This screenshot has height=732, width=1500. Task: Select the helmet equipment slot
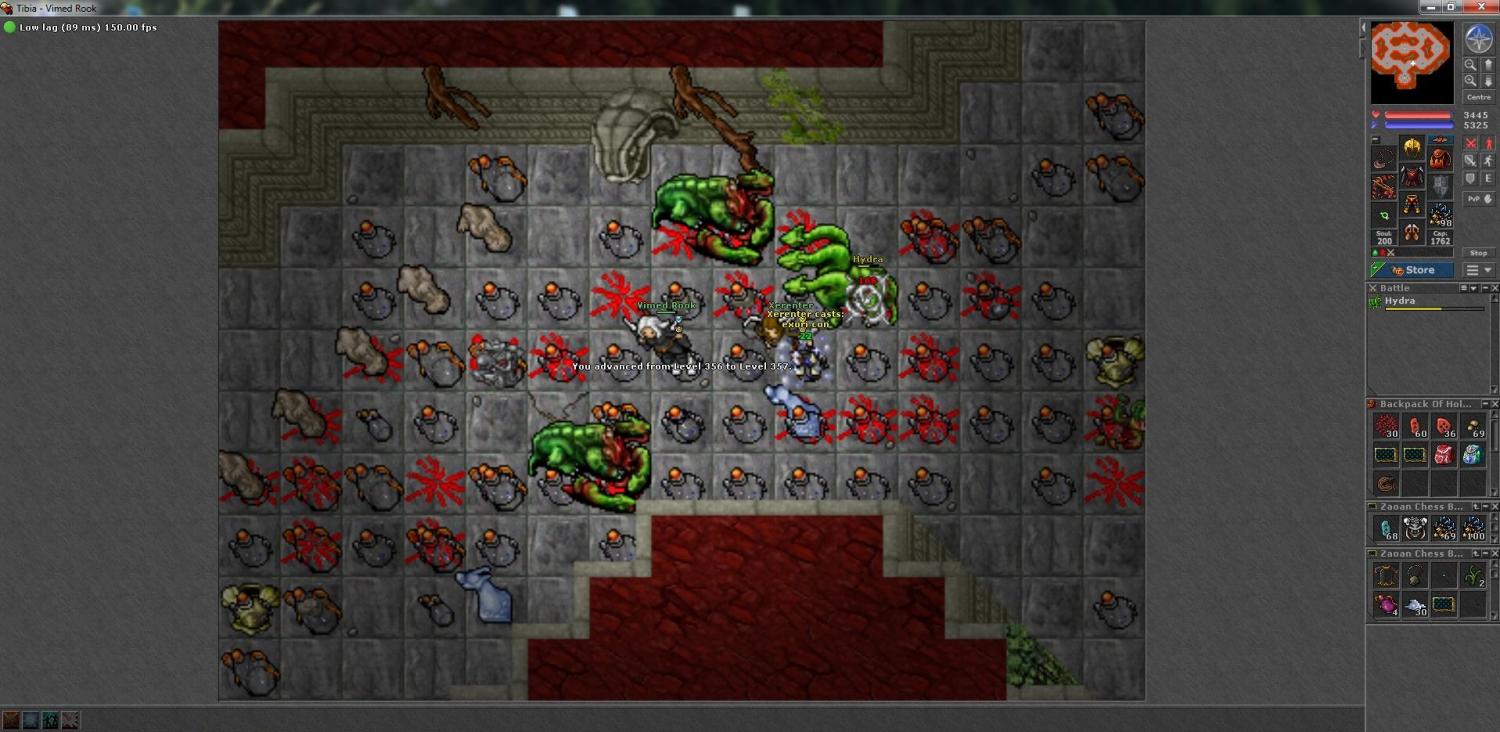[1412, 149]
